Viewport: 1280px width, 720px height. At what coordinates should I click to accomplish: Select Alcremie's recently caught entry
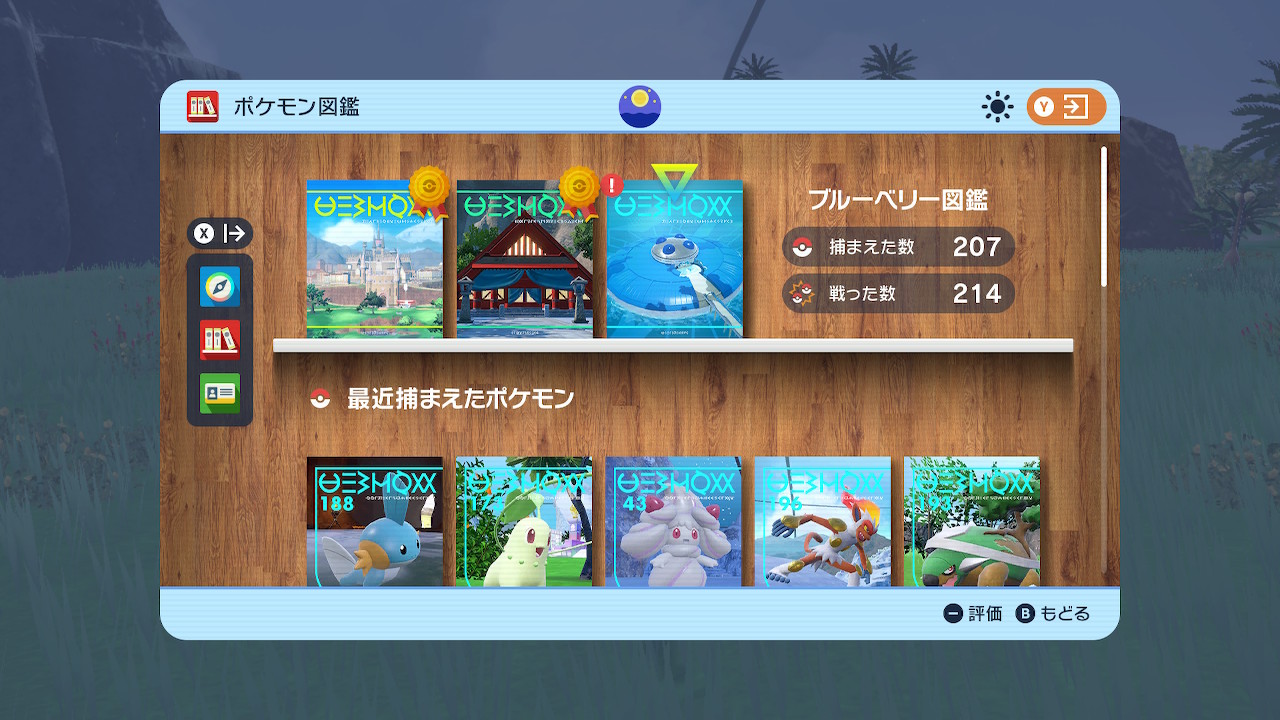[673, 522]
